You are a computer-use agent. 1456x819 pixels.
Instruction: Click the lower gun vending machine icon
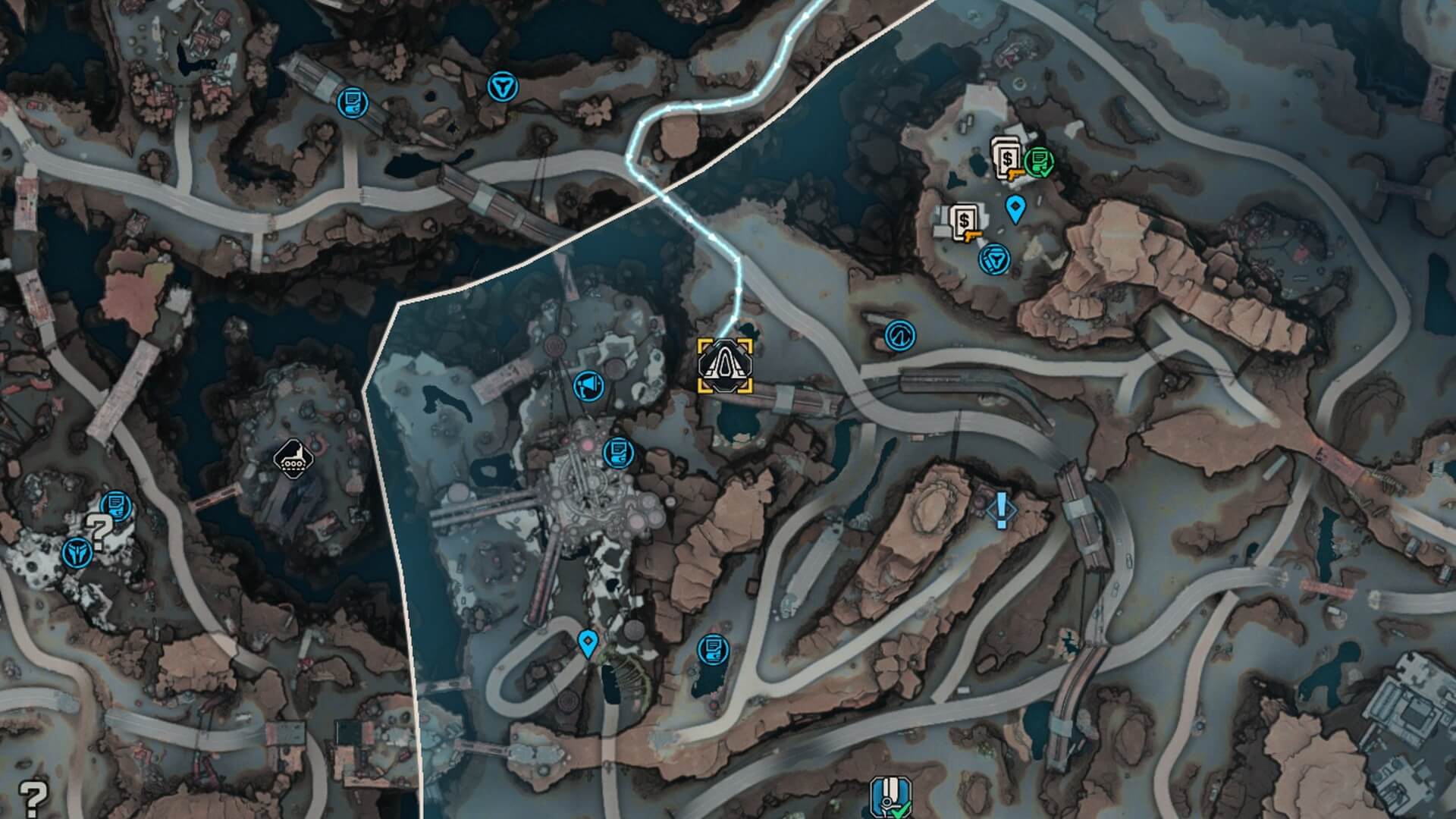(965, 220)
